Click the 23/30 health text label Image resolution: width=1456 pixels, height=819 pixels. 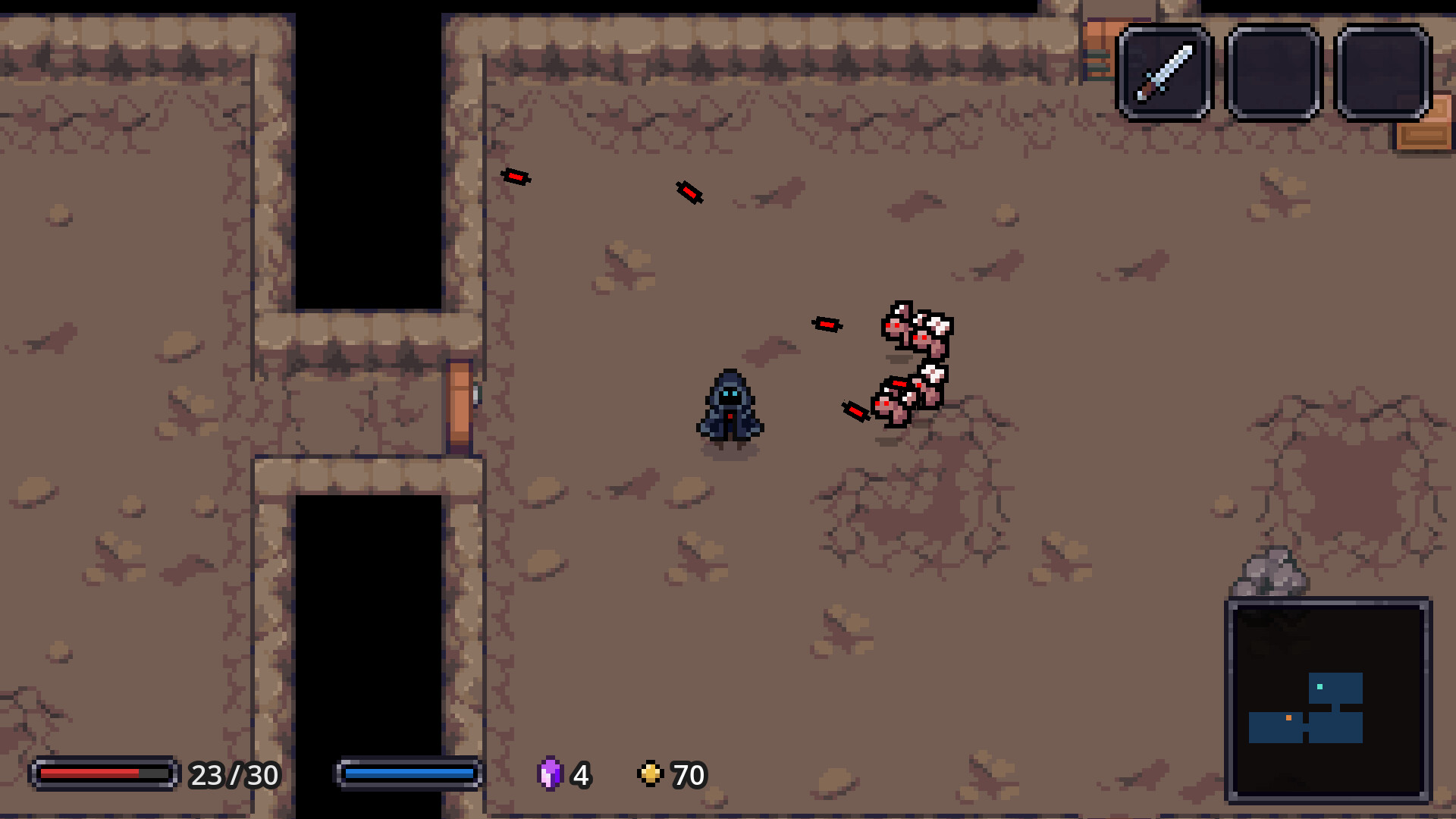(234, 775)
